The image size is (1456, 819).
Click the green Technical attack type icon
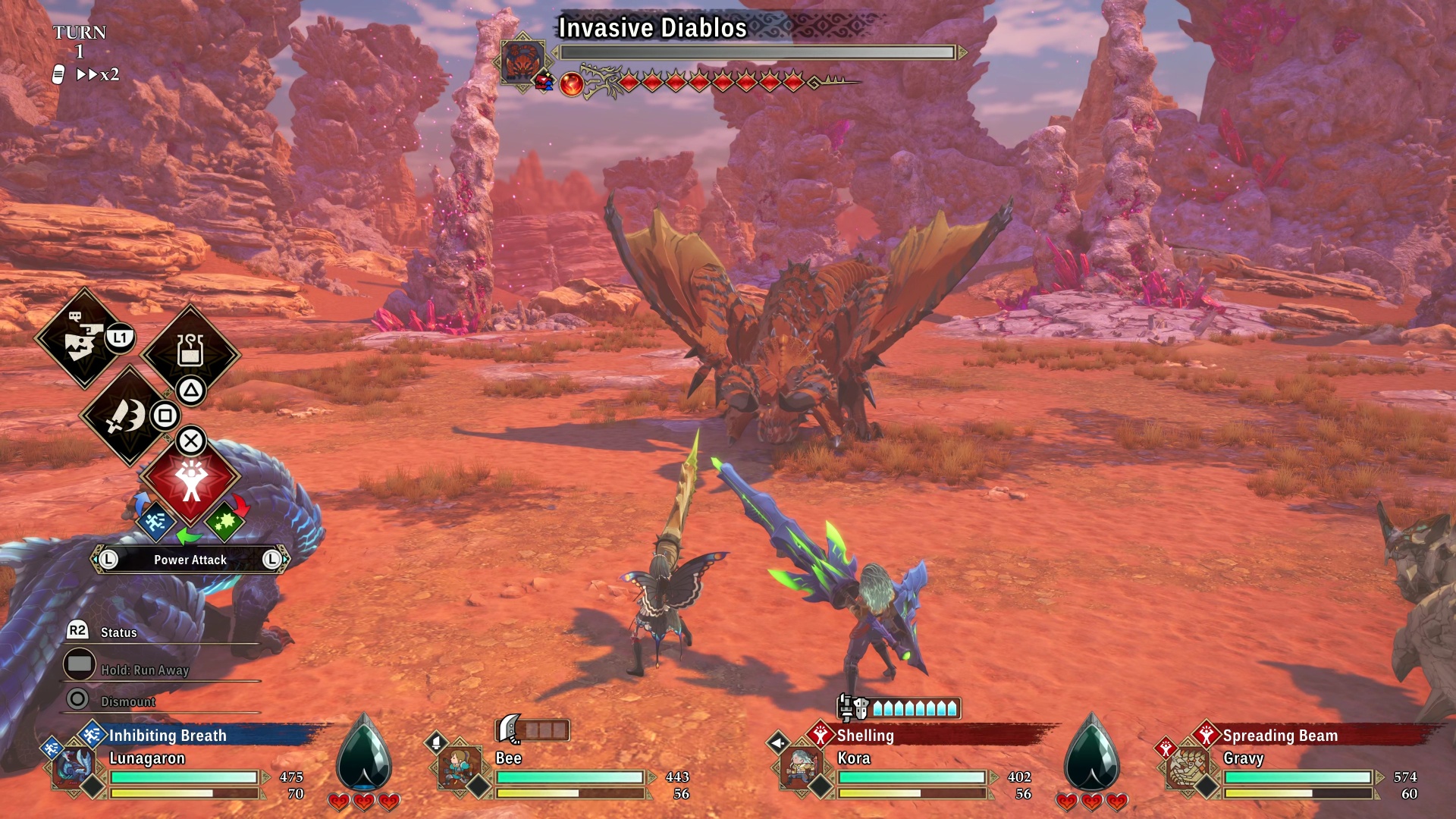227,523
